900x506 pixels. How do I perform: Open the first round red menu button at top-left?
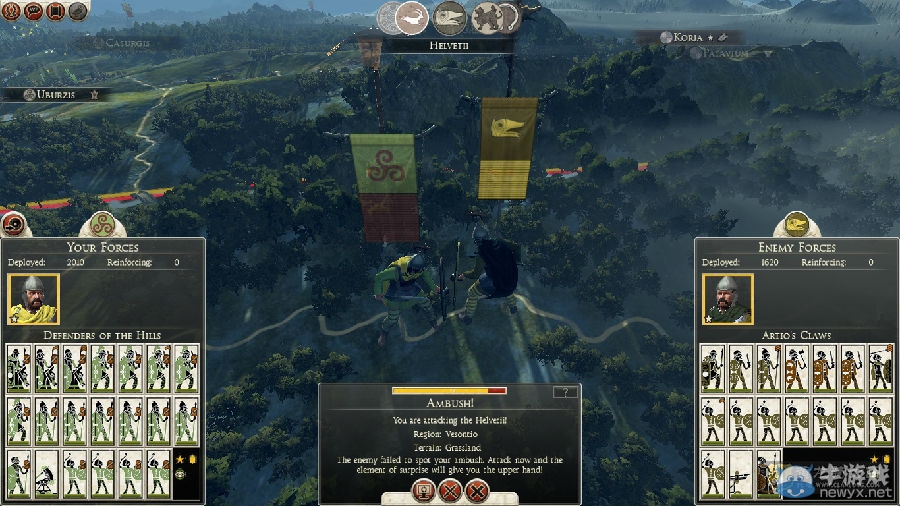click(9, 10)
